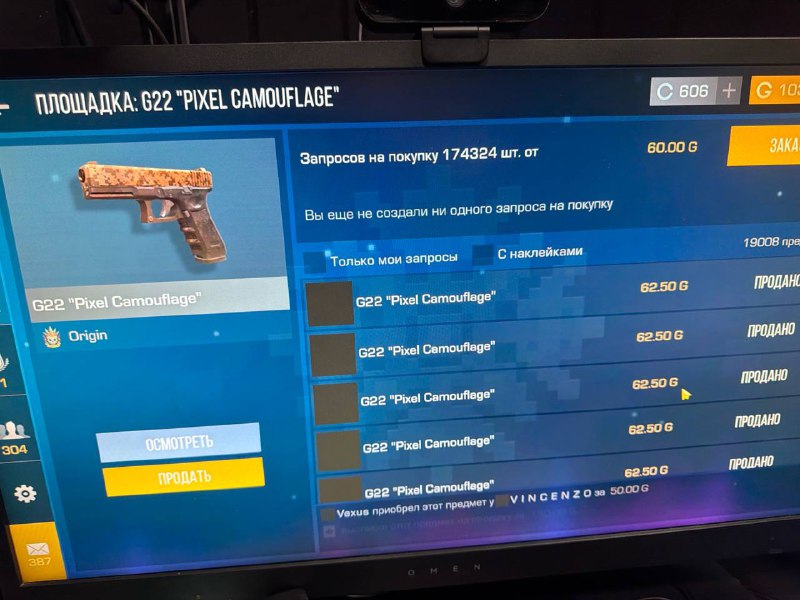Sell the item with ПРОДАТЬ button
Screen dimensions: 800x600
point(184,476)
